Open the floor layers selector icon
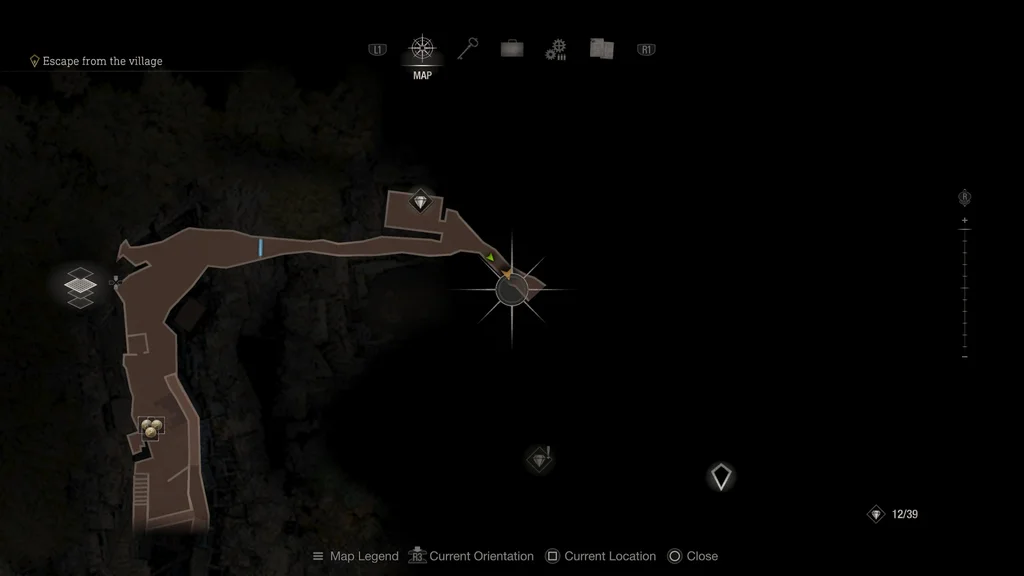 (x=80, y=286)
